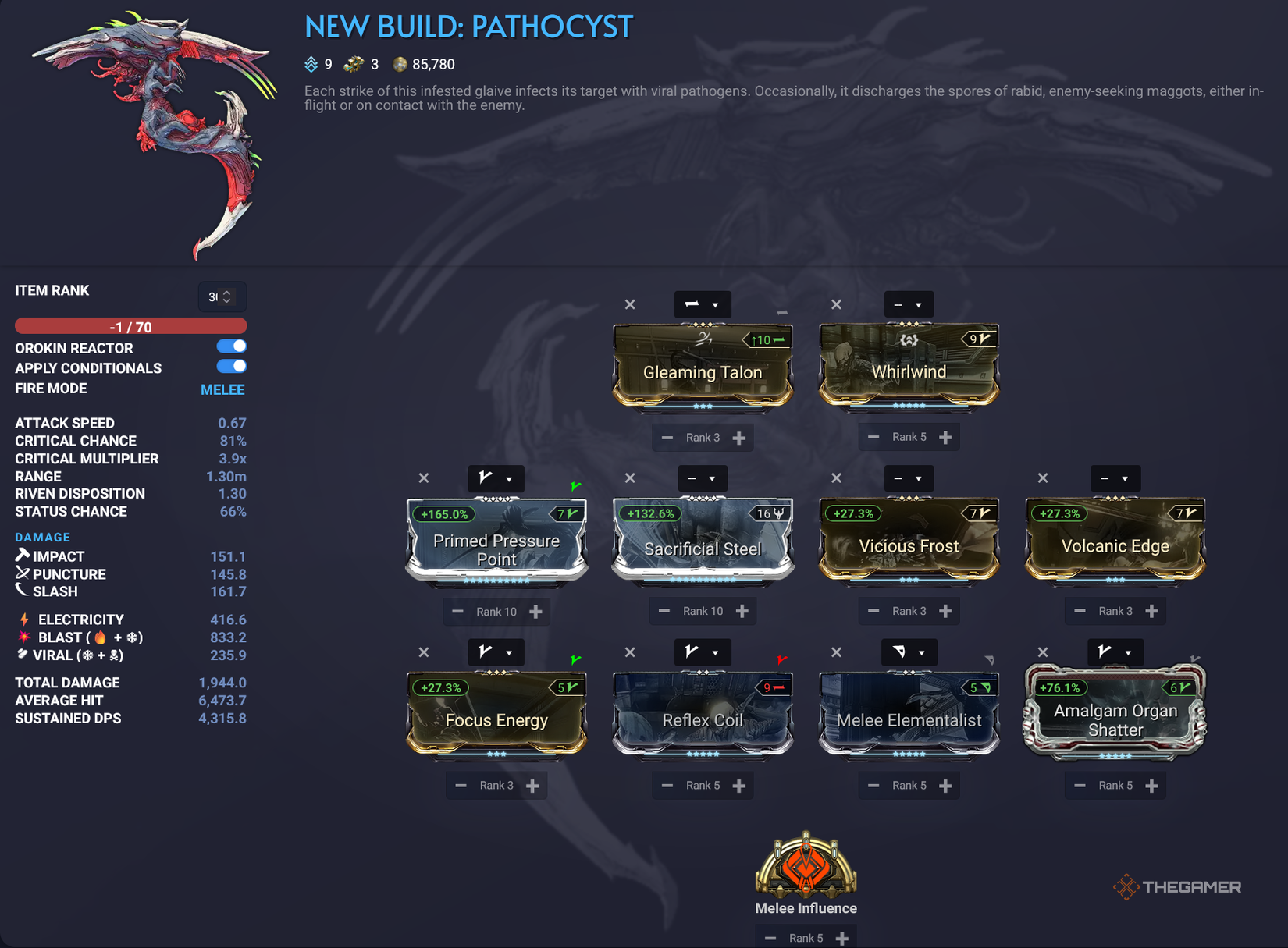Expand the polarity selector above Sacrificial Steel

tap(702, 478)
